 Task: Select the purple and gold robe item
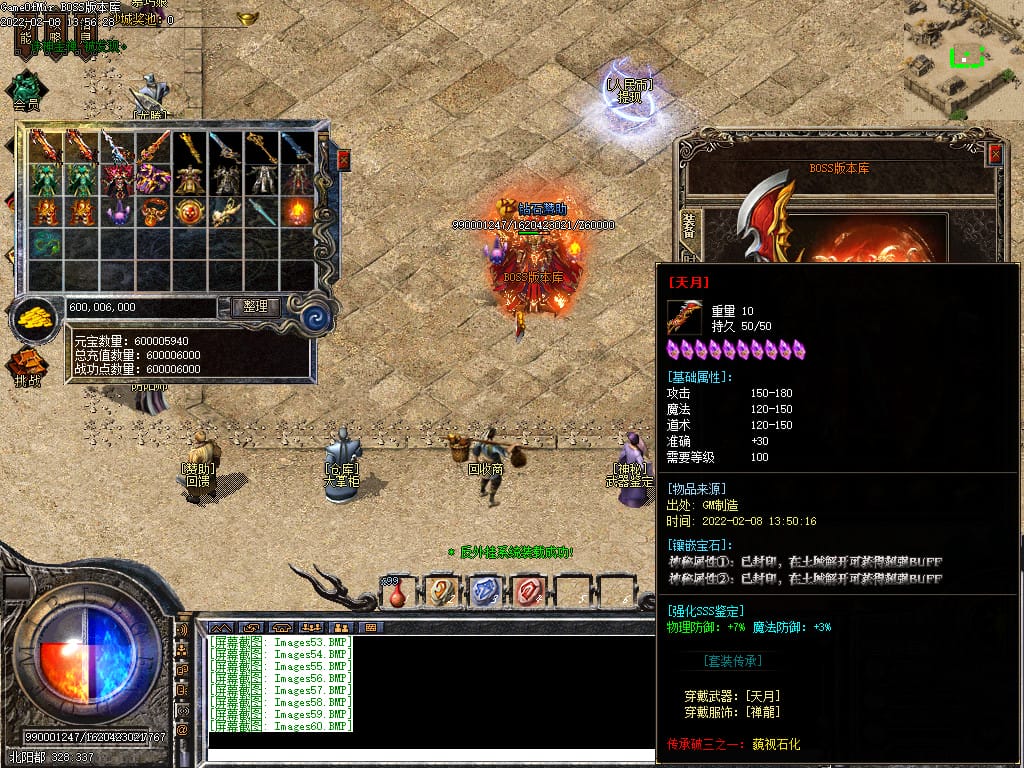[153, 180]
